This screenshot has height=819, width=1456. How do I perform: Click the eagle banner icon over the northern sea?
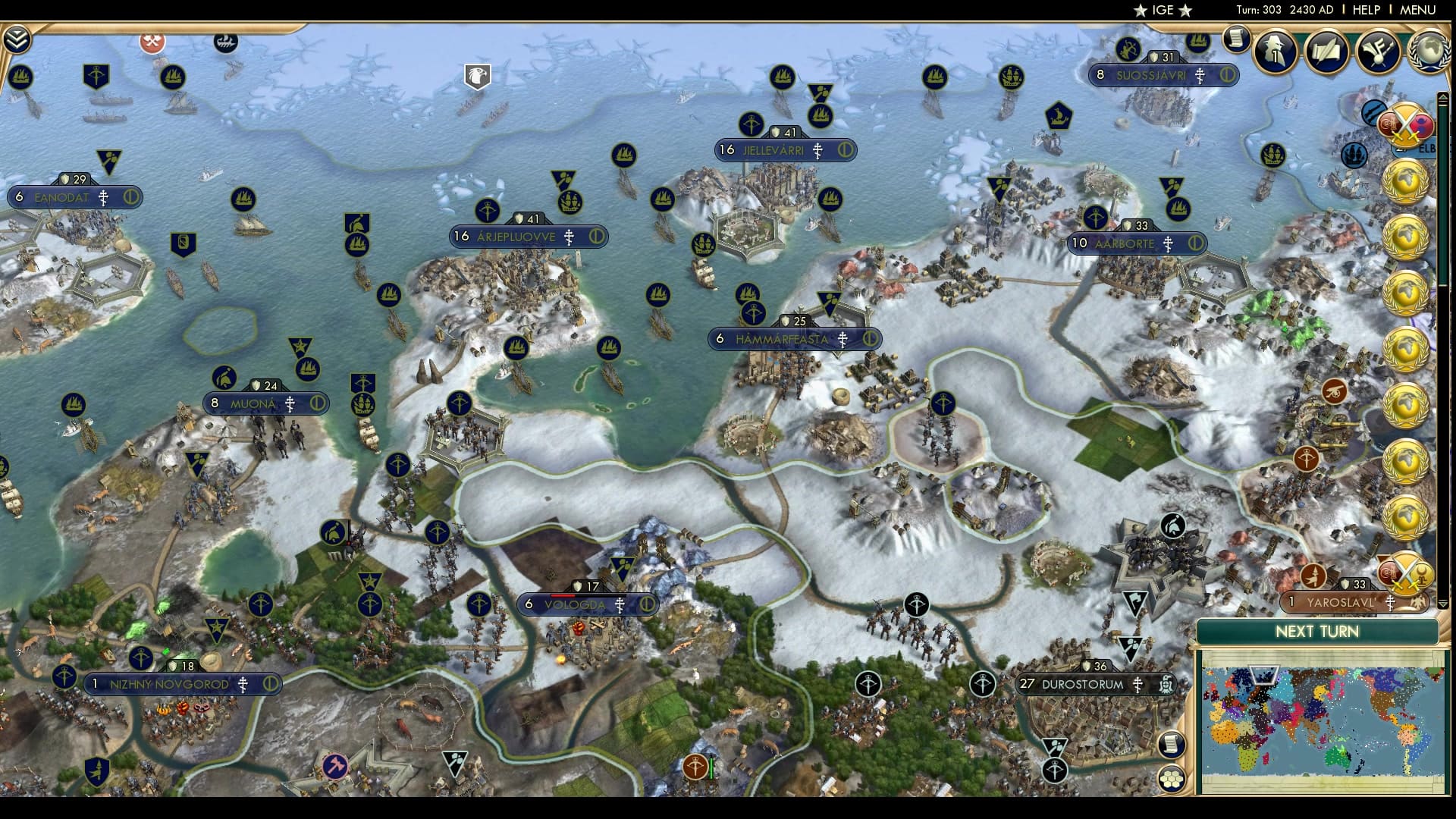click(x=476, y=75)
